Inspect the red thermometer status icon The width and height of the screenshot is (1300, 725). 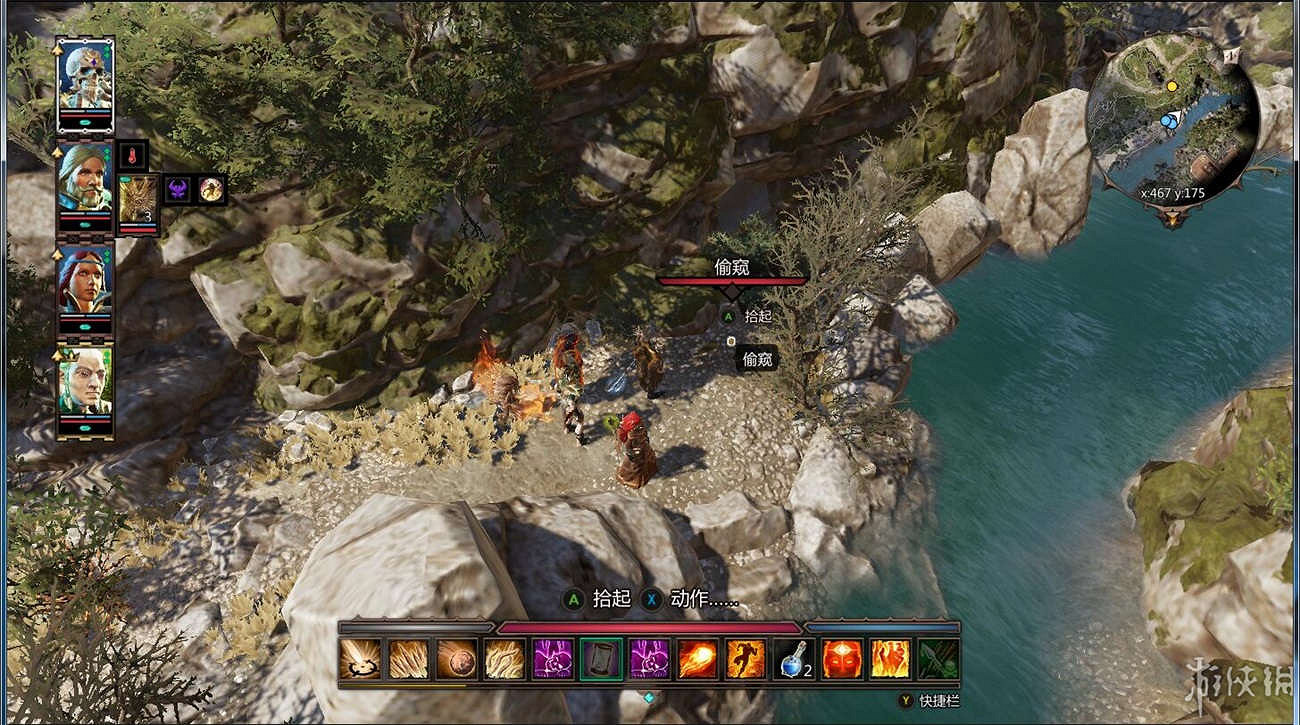click(x=133, y=155)
